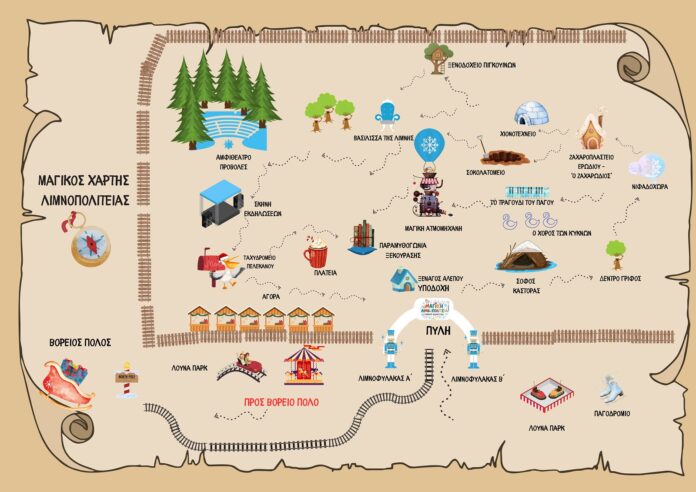Choose the chocolate mine ΣΟΚΟΛΑΤΟΜΕΙΟ marker
The height and width of the screenshot is (492, 696).
pyautogui.click(x=499, y=155)
